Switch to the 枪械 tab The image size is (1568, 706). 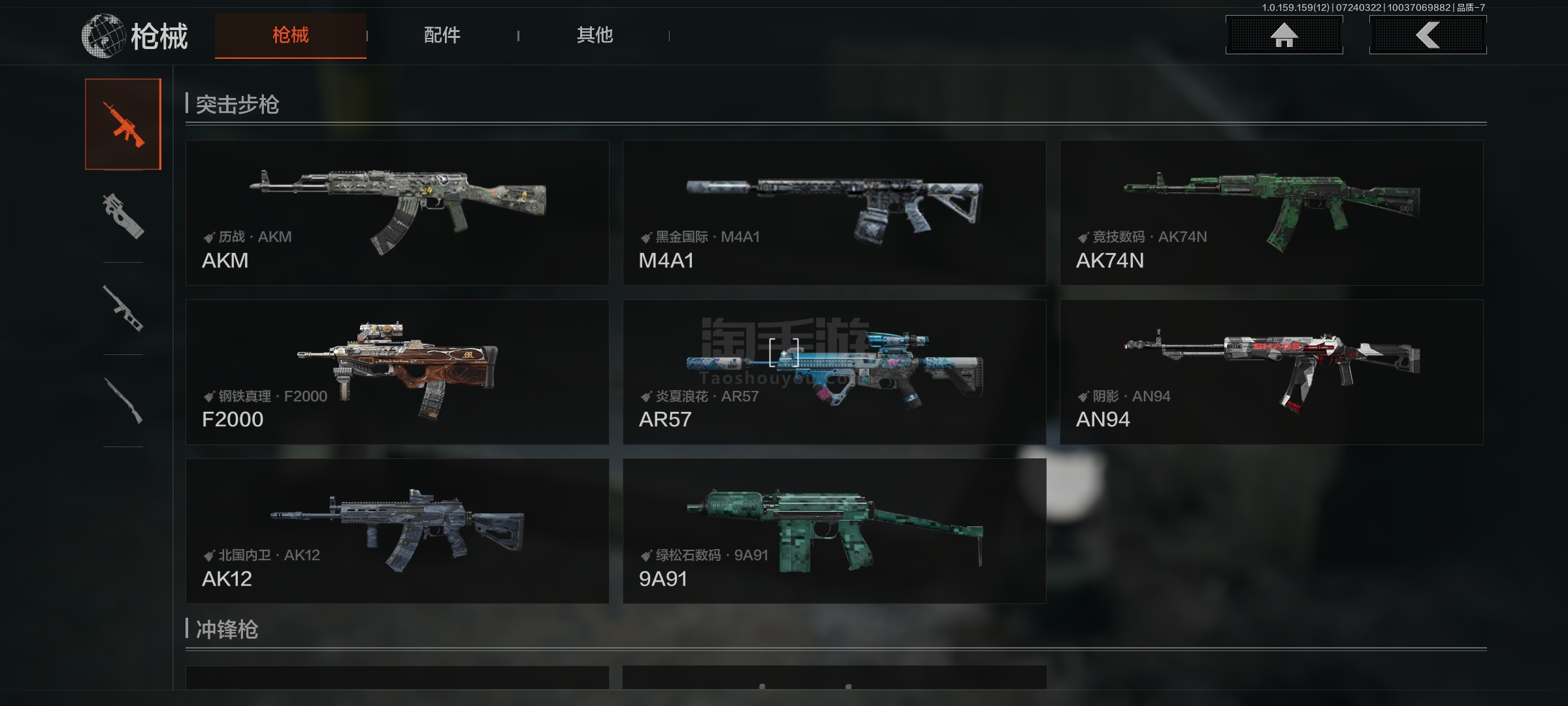(290, 35)
